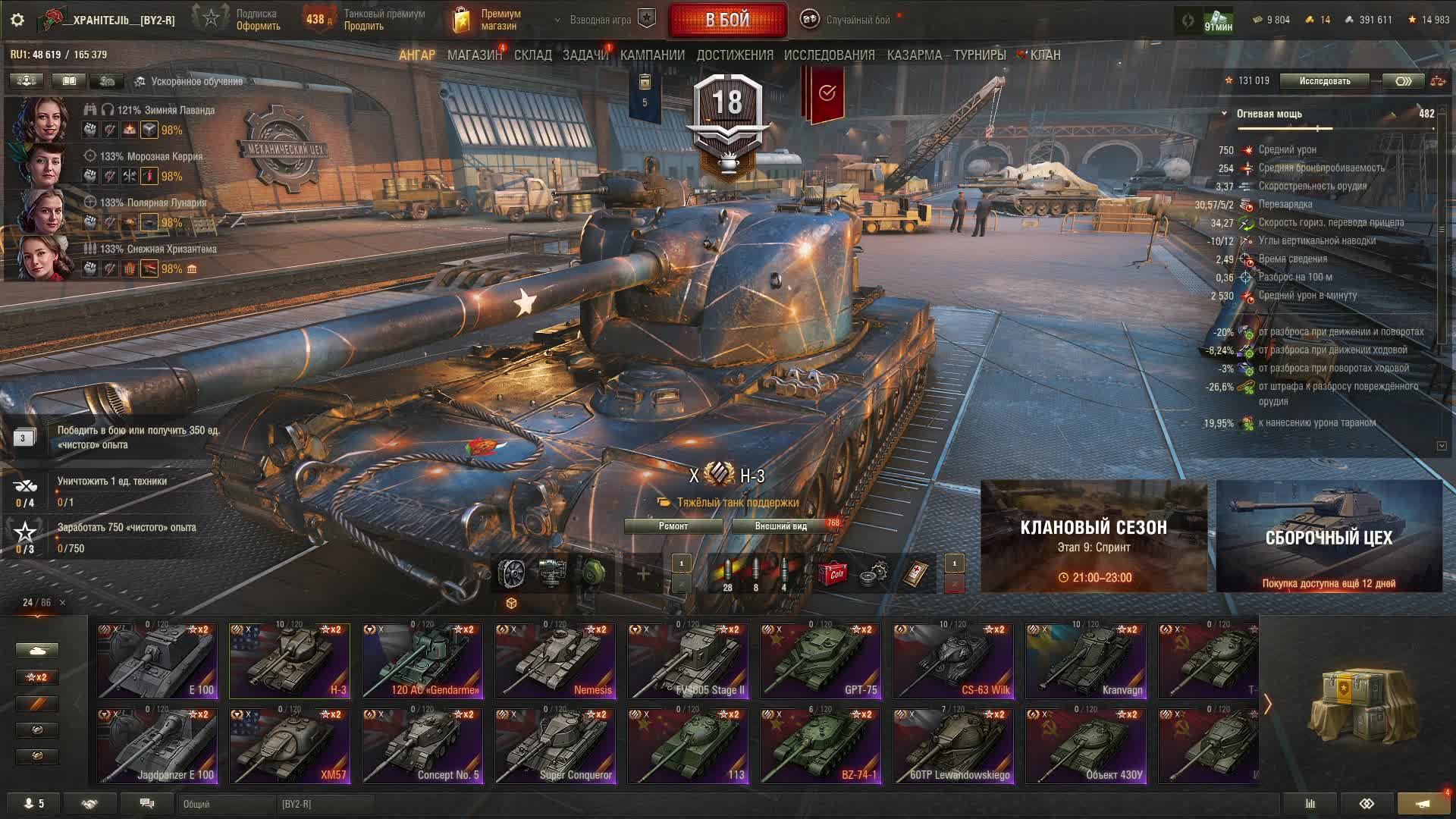The height and width of the screenshot is (819, 1456).
Task: Select the Super Conqueror tank
Action: [x=555, y=745]
